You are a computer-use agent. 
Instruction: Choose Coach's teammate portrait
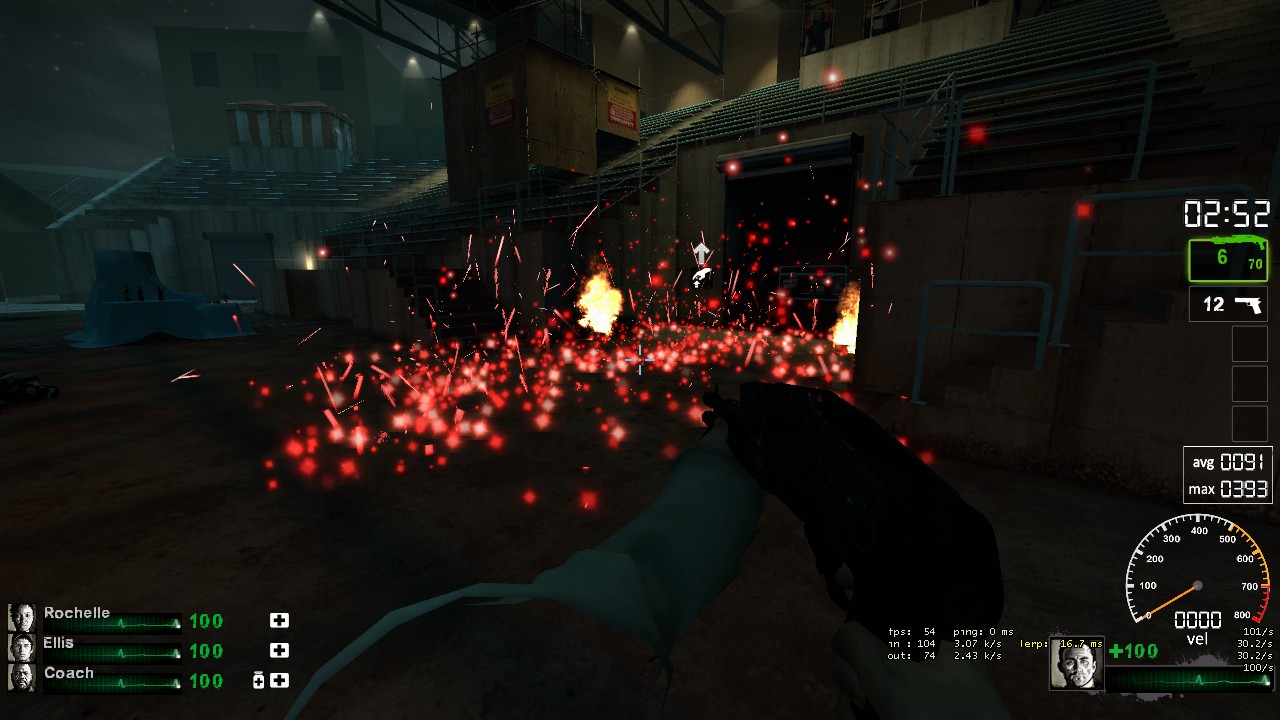tap(22, 678)
